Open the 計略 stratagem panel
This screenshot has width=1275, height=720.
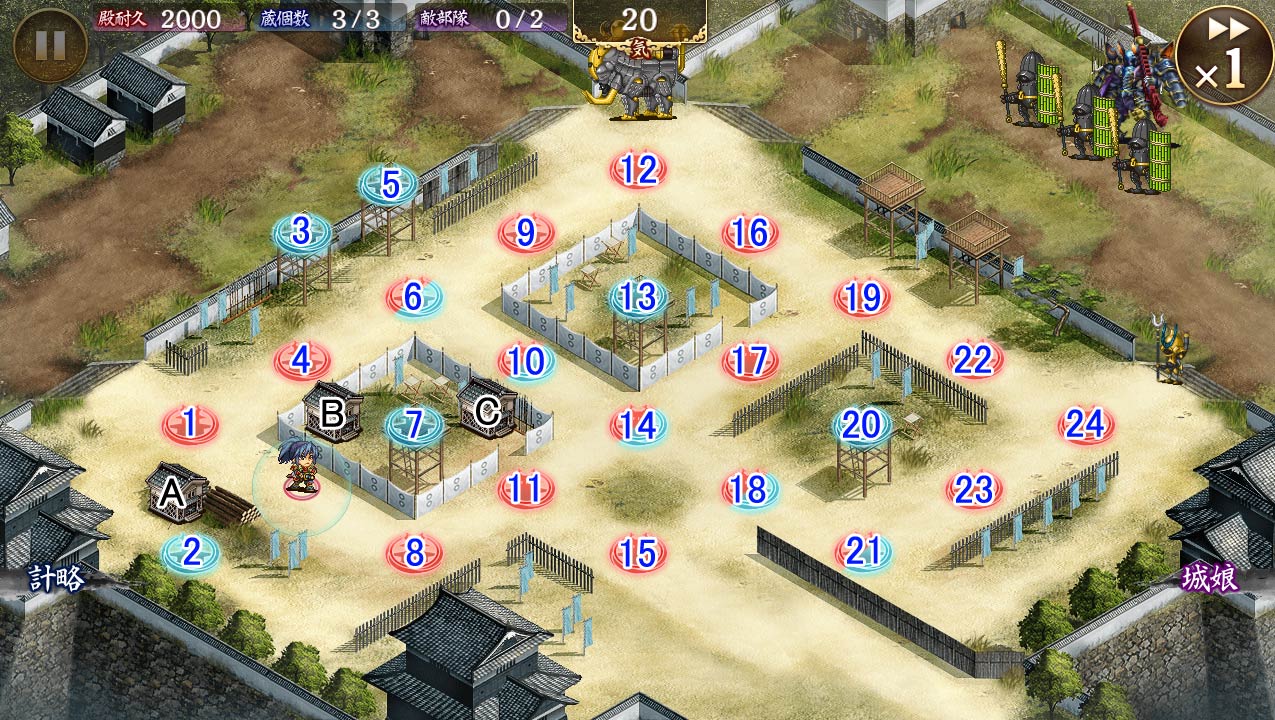point(55,578)
